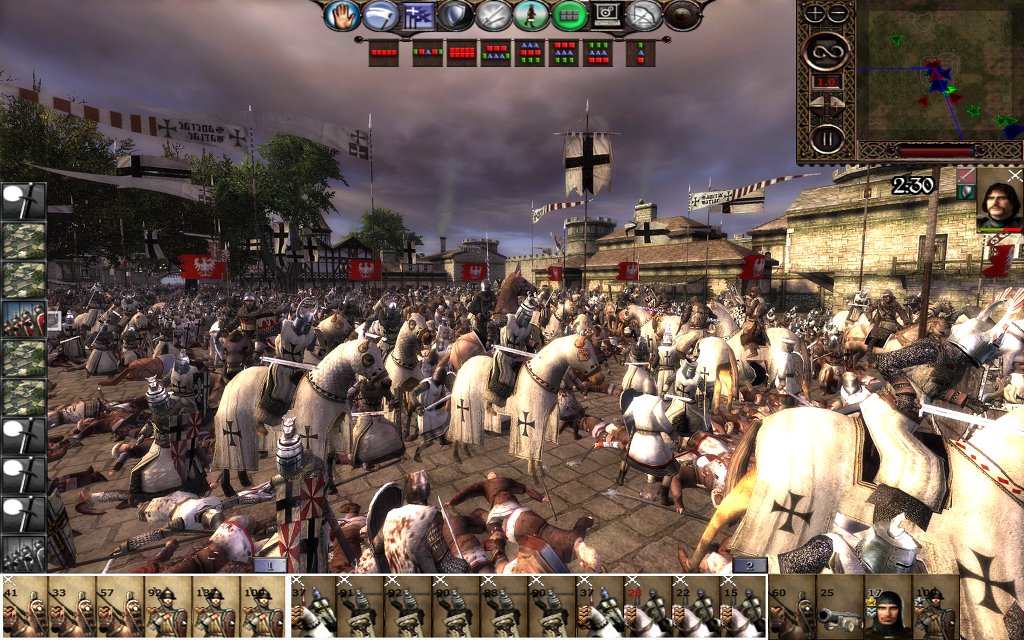Select the vertical column formation preset
The image size is (1024, 640).
click(641, 52)
